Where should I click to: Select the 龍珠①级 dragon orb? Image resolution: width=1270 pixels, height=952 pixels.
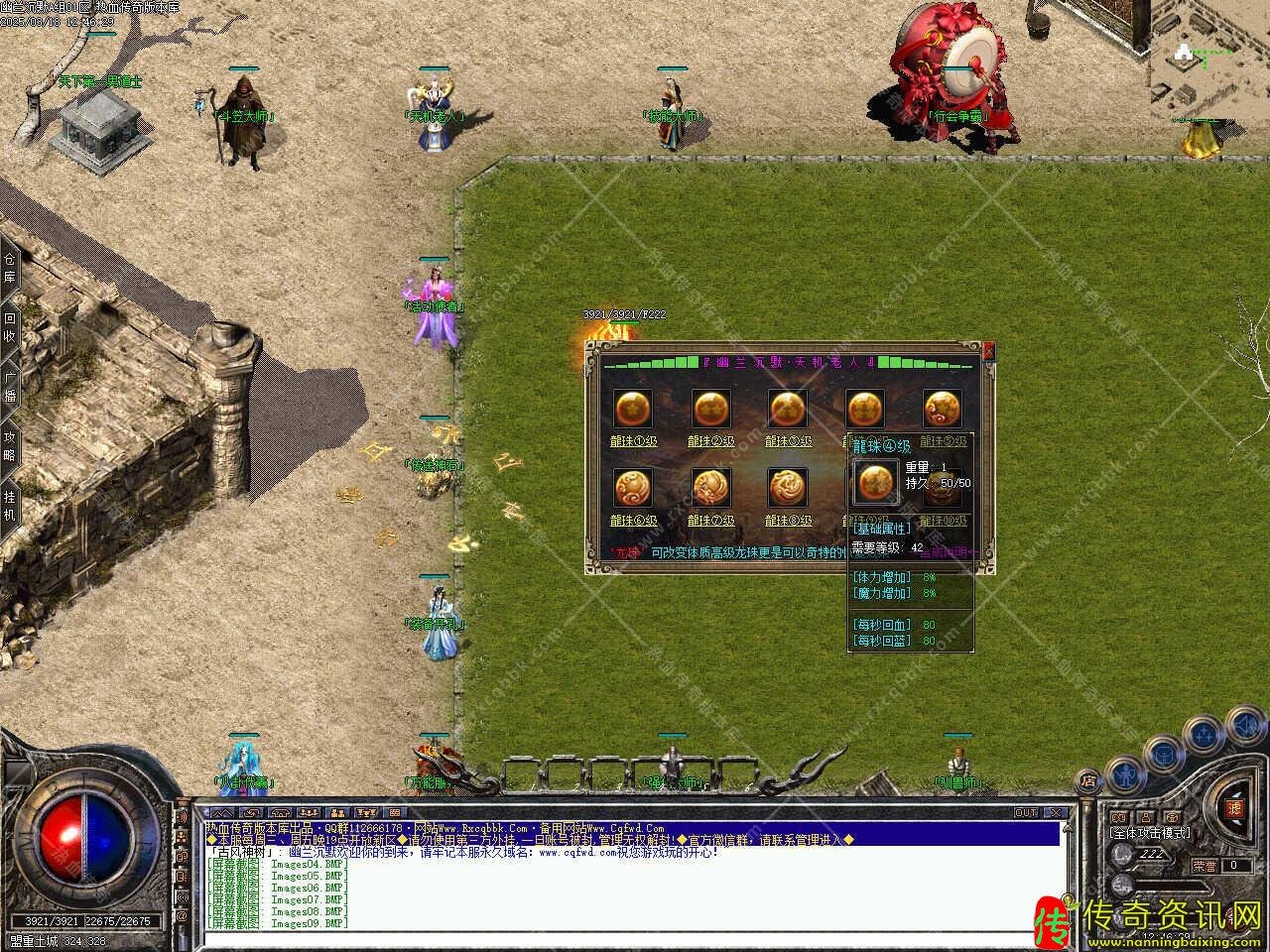[632, 409]
